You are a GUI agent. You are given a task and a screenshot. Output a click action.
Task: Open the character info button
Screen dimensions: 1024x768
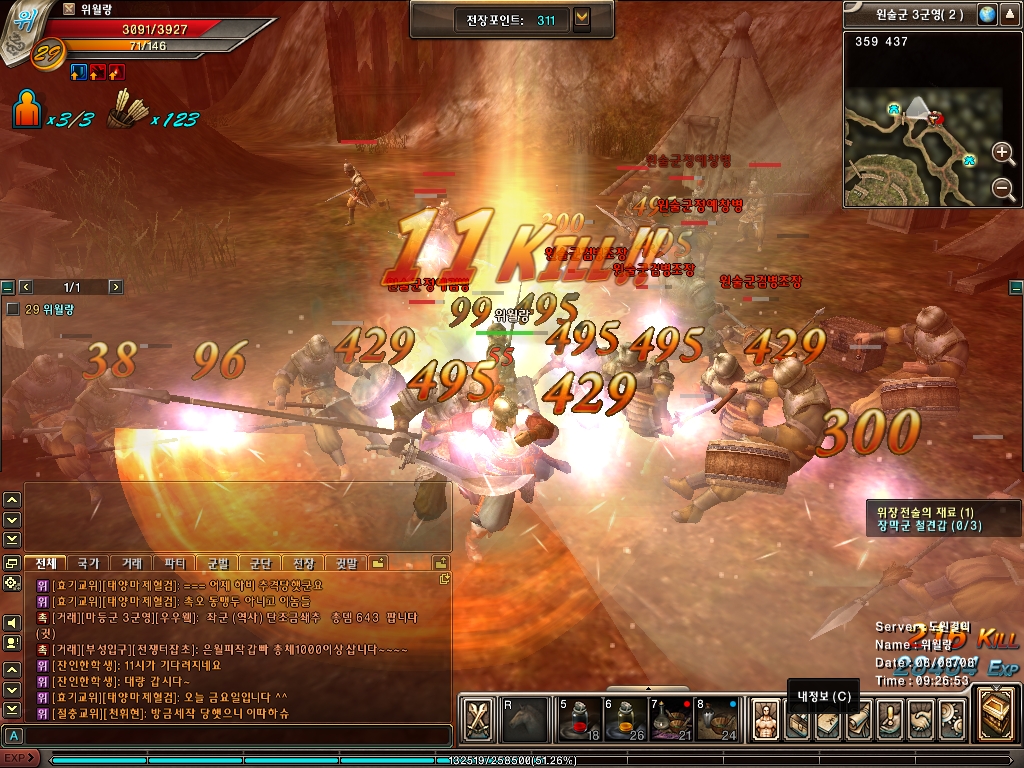click(x=766, y=719)
